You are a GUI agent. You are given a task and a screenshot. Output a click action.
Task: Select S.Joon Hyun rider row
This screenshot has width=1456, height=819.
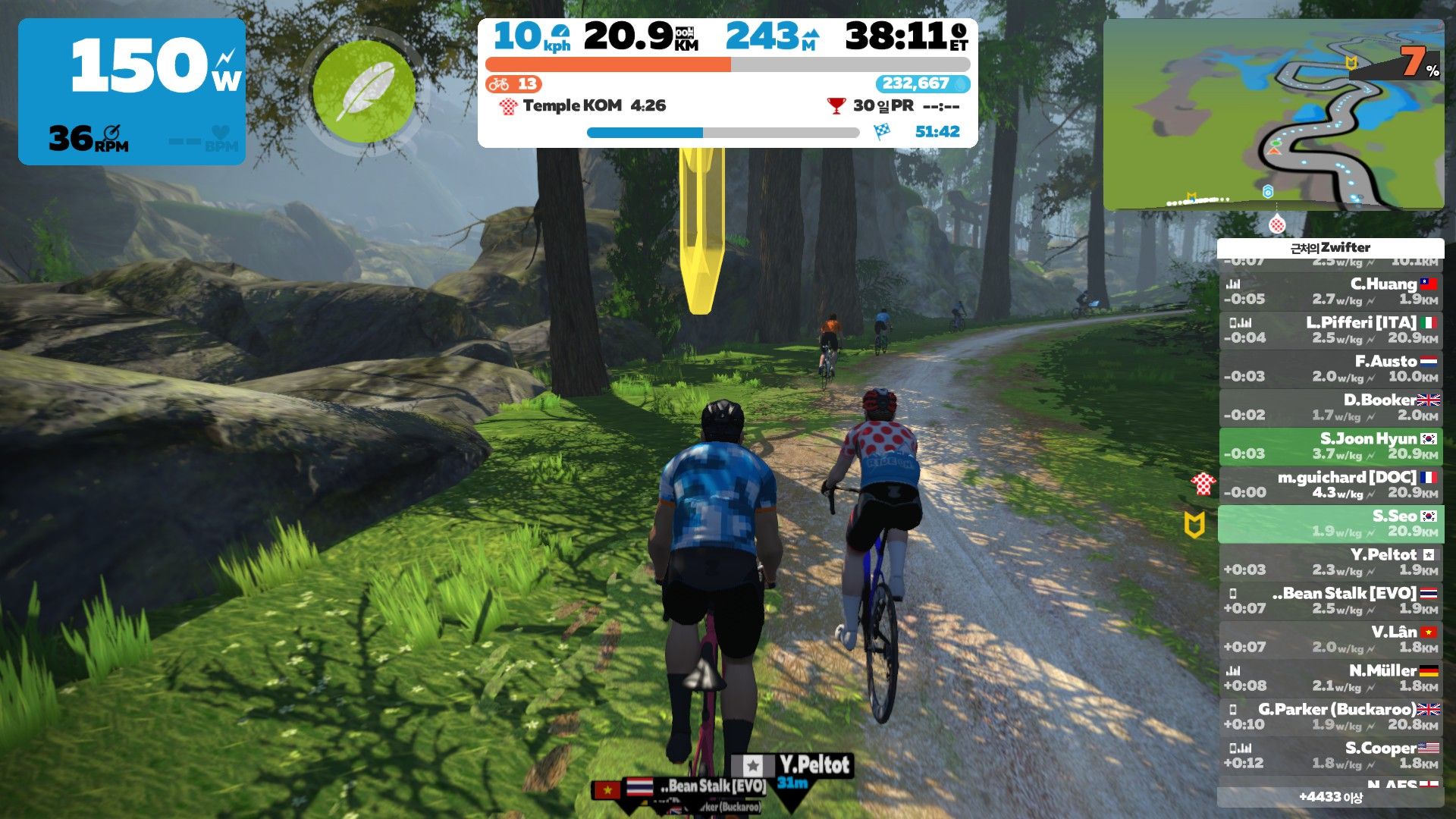pos(1331,447)
